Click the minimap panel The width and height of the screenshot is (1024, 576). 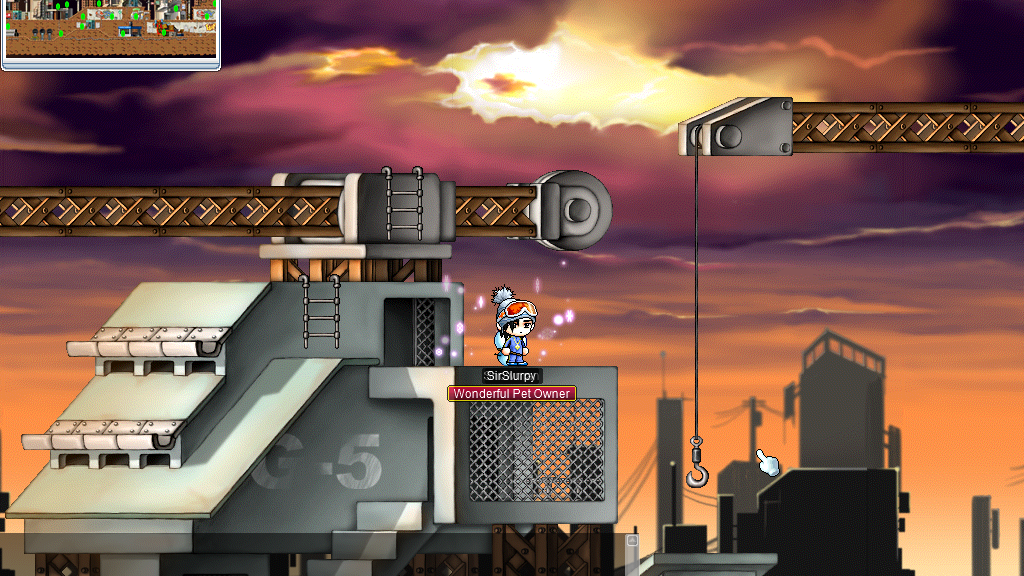tap(110, 29)
